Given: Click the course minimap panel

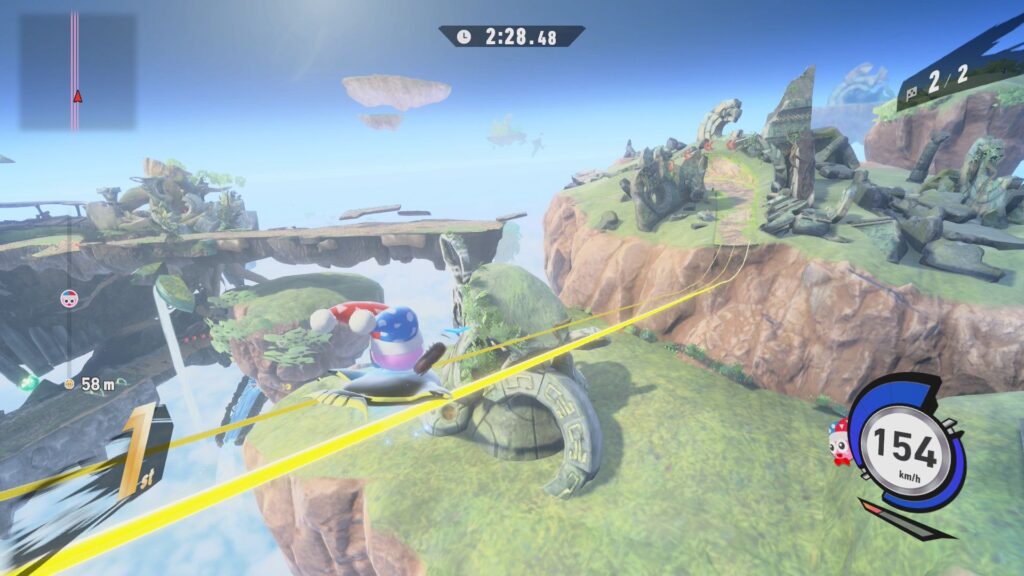Looking at the screenshot, I should 78,71.
